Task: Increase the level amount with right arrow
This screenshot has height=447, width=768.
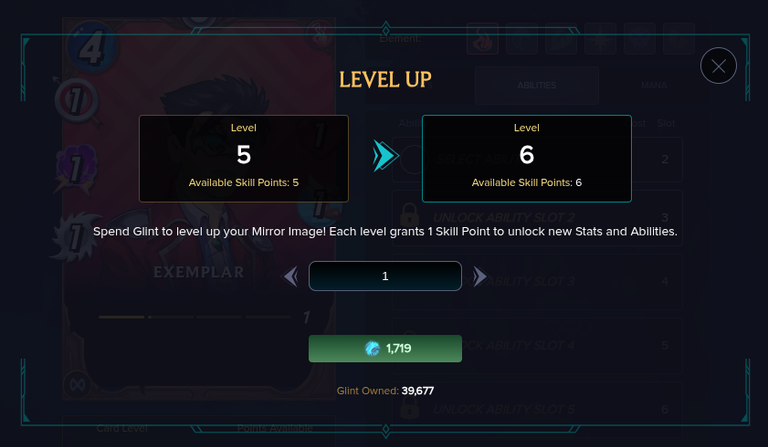Action: [480, 276]
